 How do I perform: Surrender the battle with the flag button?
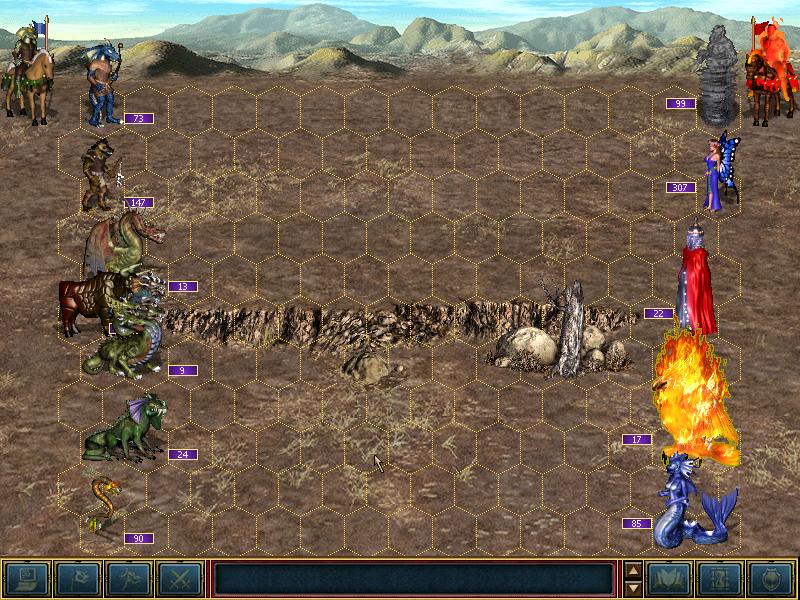coord(77,579)
